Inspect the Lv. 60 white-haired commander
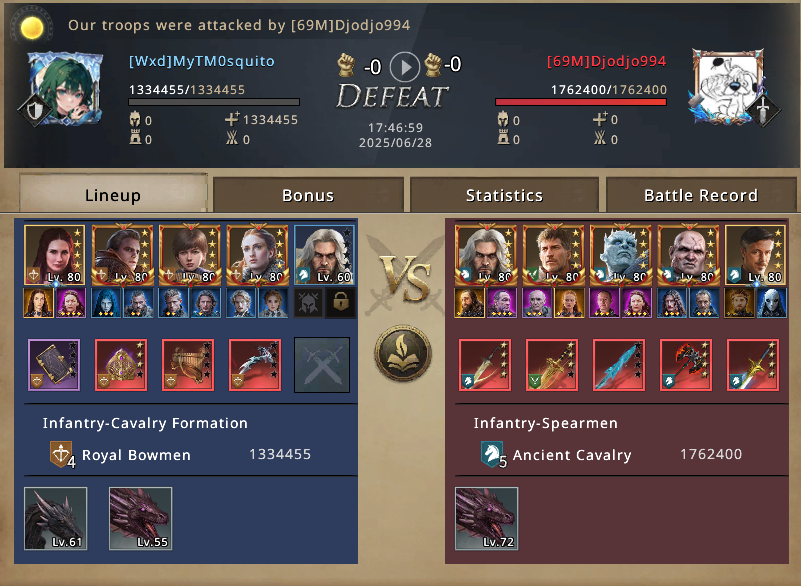This screenshot has width=801, height=586. [x=325, y=254]
